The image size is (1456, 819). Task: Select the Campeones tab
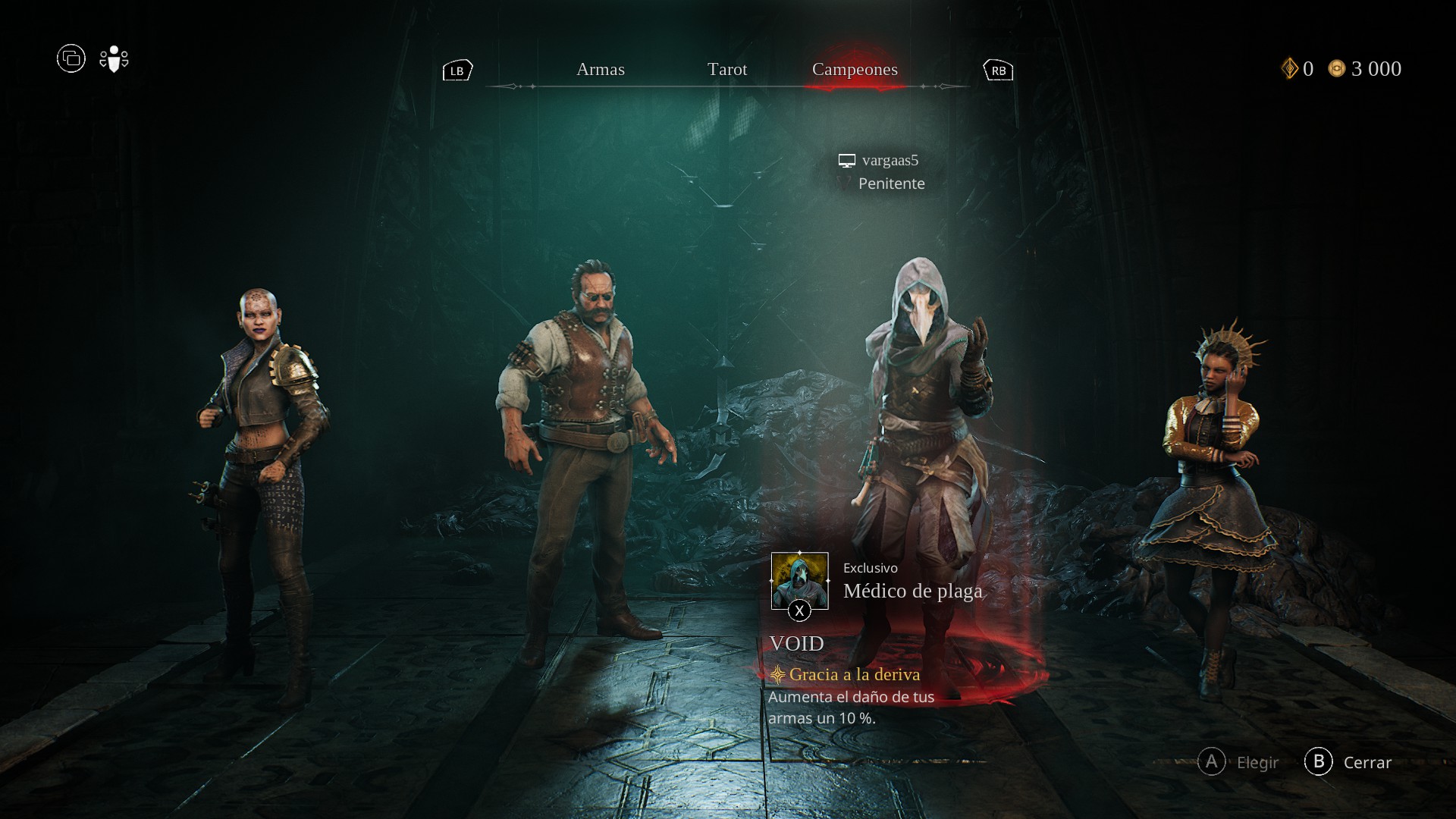click(x=854, y=70)
